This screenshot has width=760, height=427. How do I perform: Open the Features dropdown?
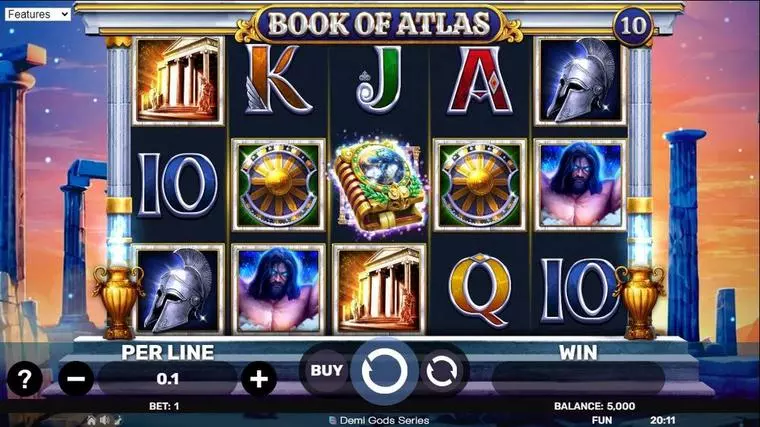point(36,14)
